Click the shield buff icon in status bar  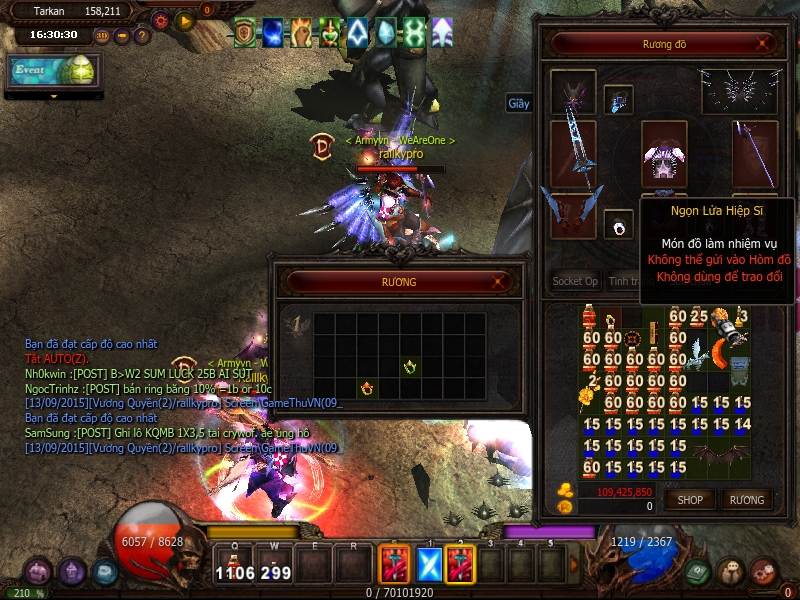(x=245, y=33)
